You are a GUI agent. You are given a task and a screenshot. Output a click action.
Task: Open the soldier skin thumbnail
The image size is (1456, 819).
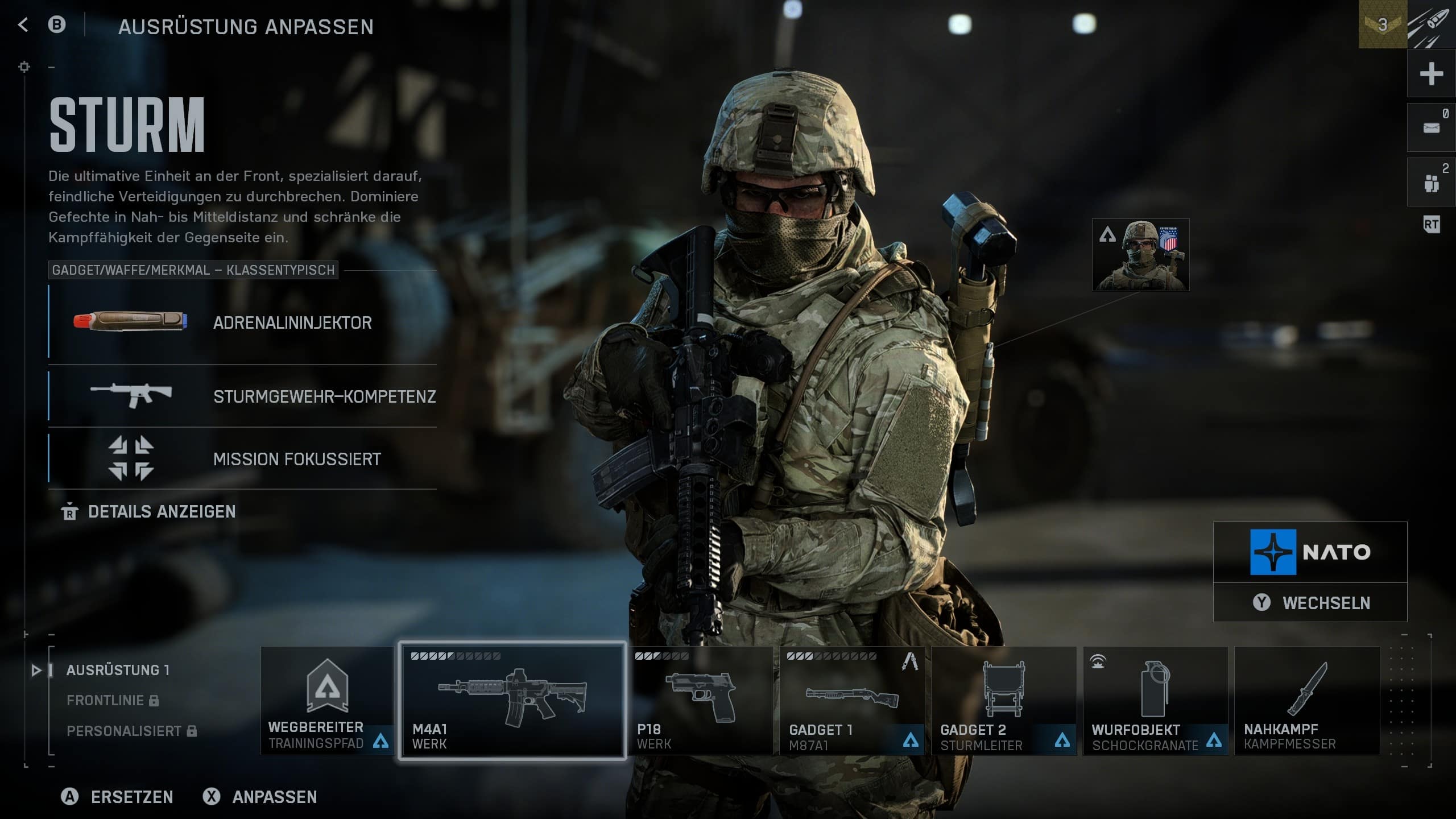pos(1140,255)
